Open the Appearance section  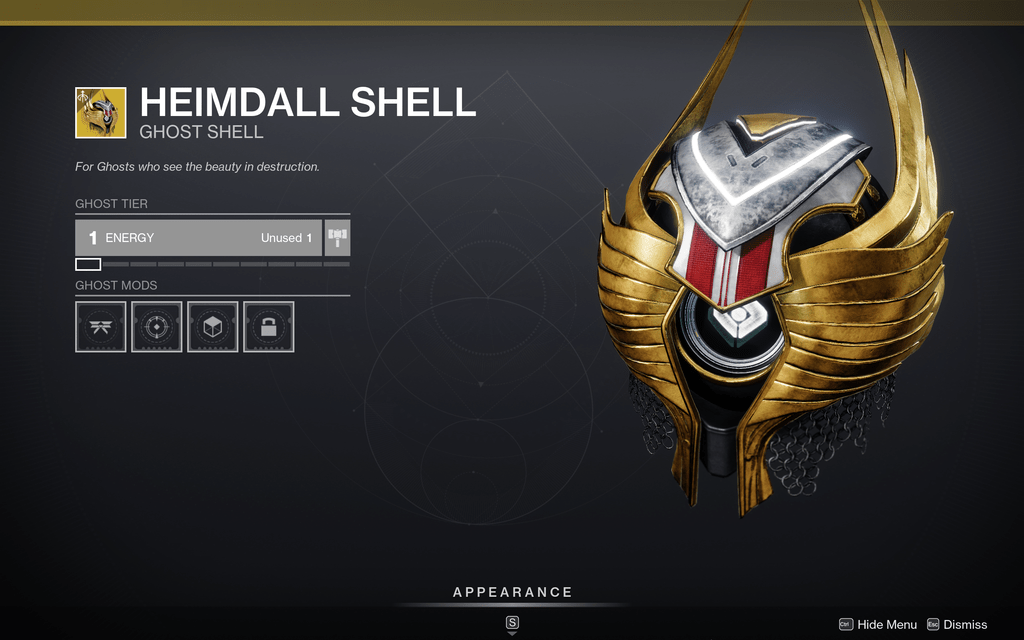pos(512,593)
